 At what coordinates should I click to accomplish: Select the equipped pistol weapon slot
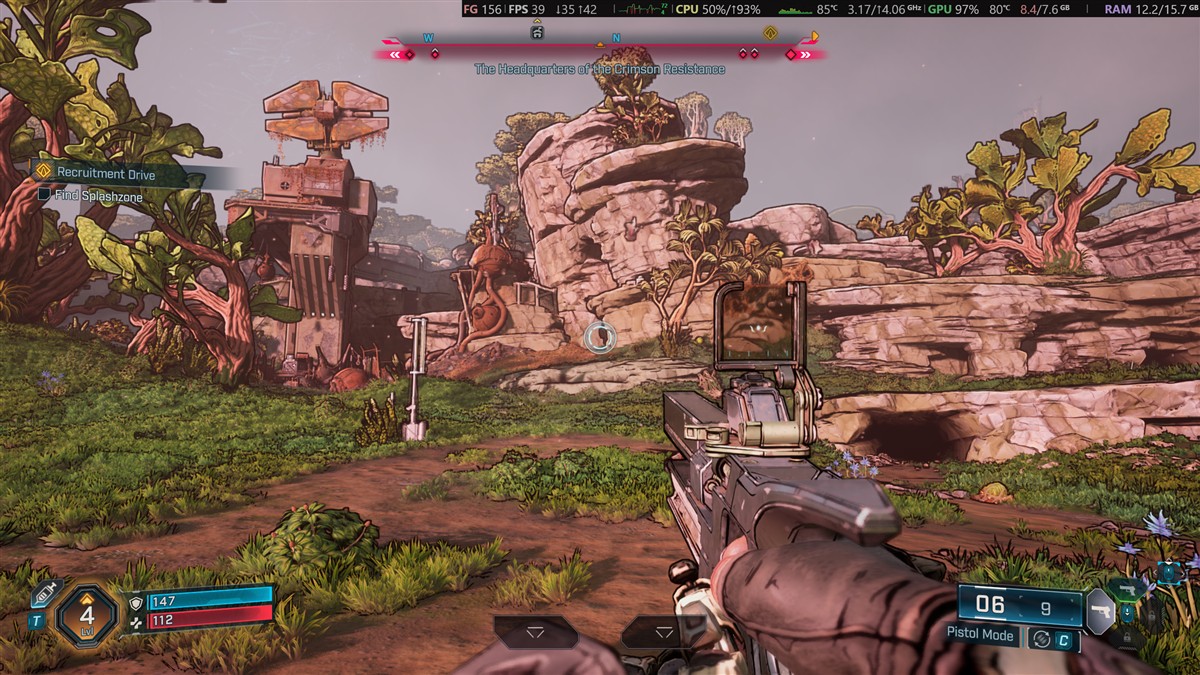point(1099,610)
